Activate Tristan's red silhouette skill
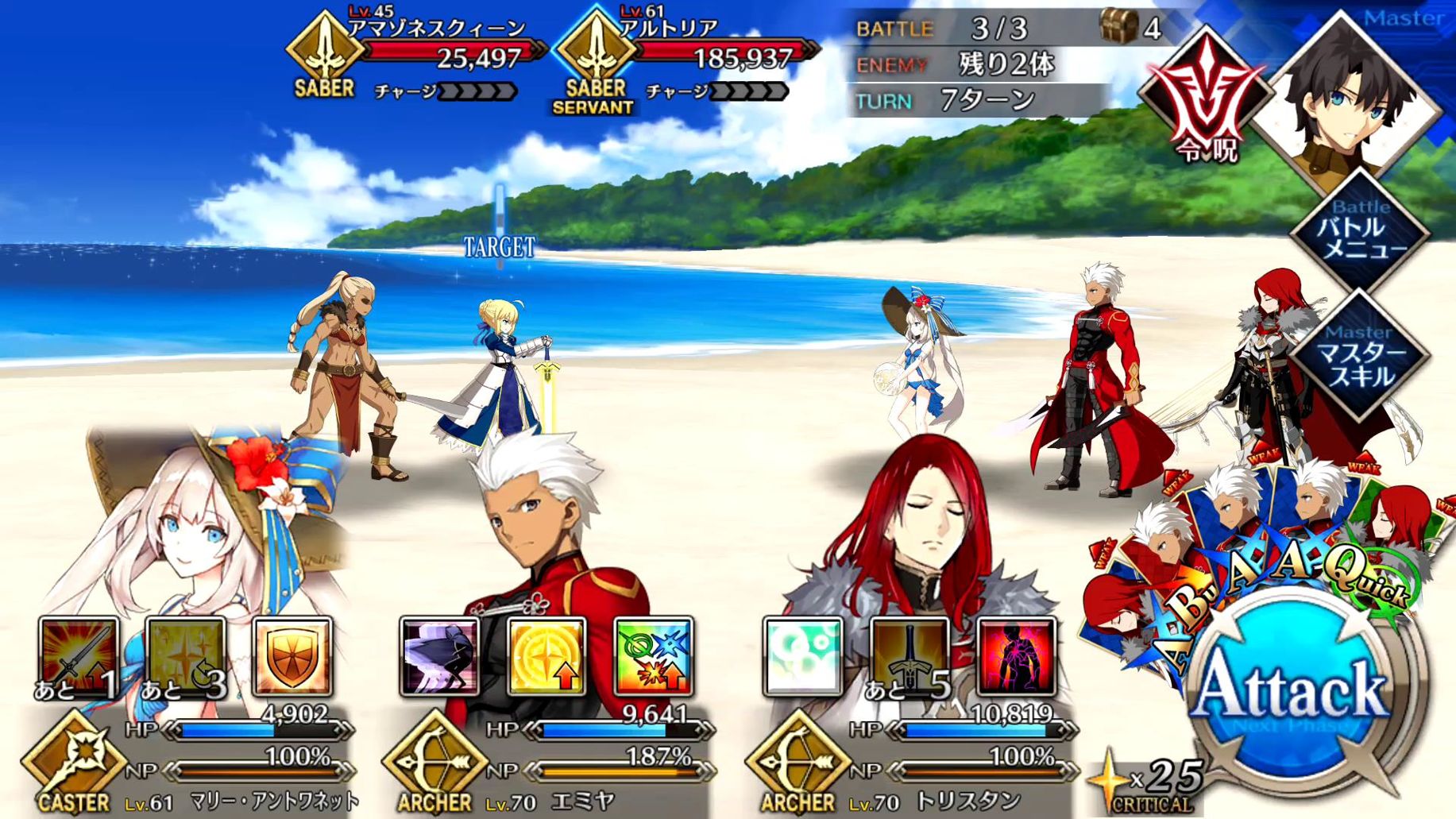This screenshot has width=1456, height=819. (1016, 657)
